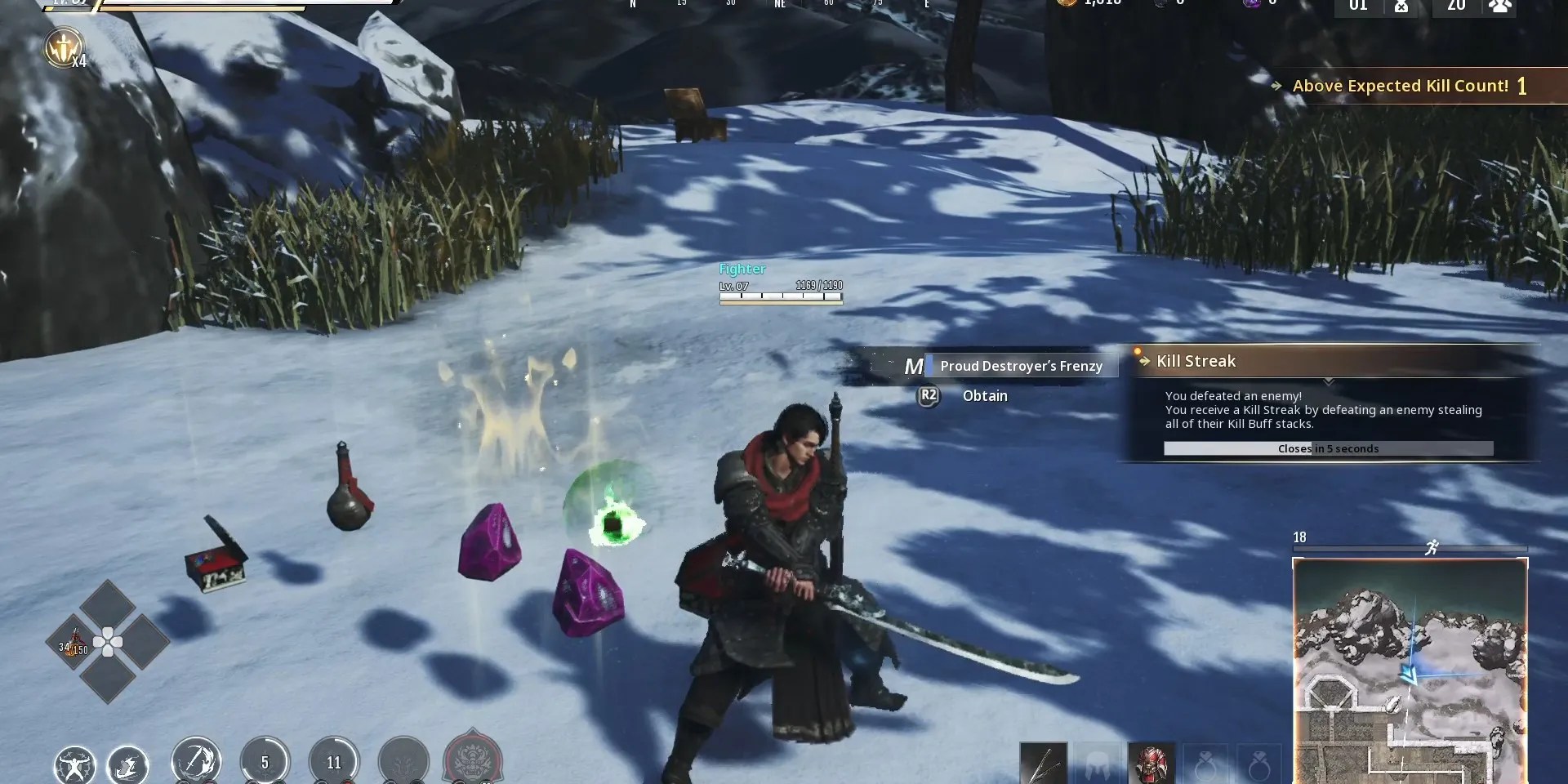1568x784 pixels.
Task: Click the Fighter health bar
Action: click(780, 298)
